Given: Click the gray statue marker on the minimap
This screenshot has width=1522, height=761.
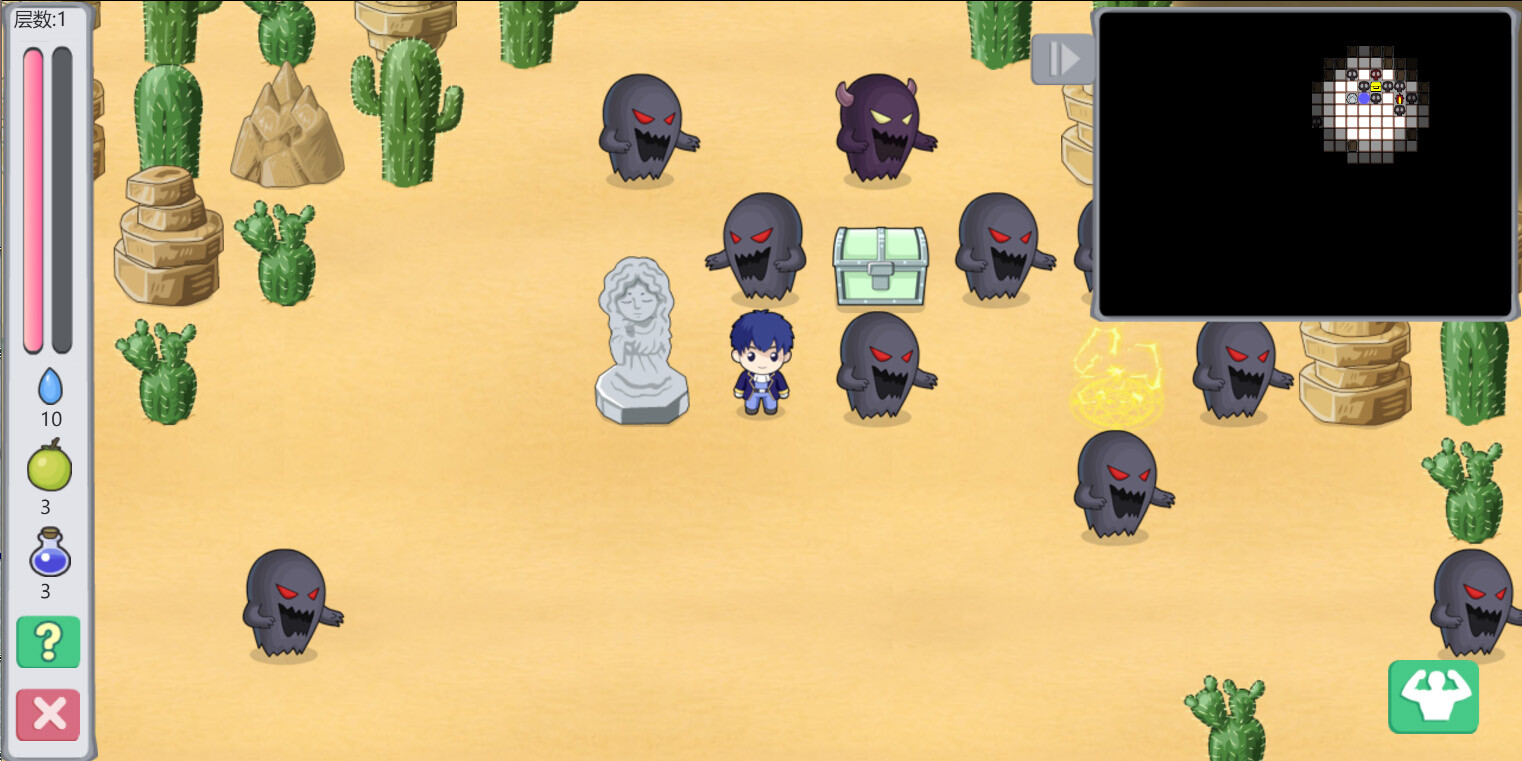Looking at the screenshot, I should (1352, 99).
